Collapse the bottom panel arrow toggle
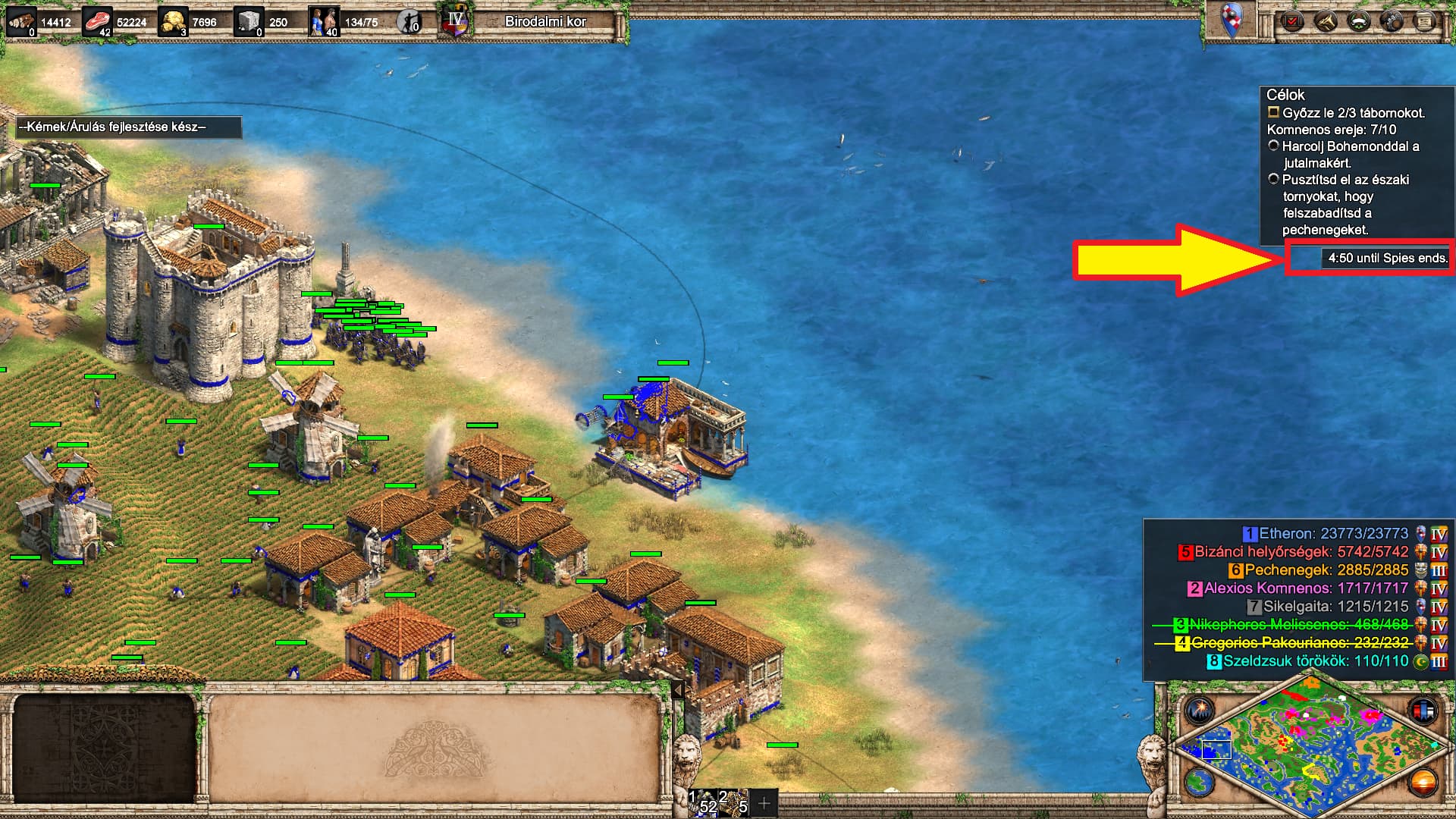 click(678, 690)
